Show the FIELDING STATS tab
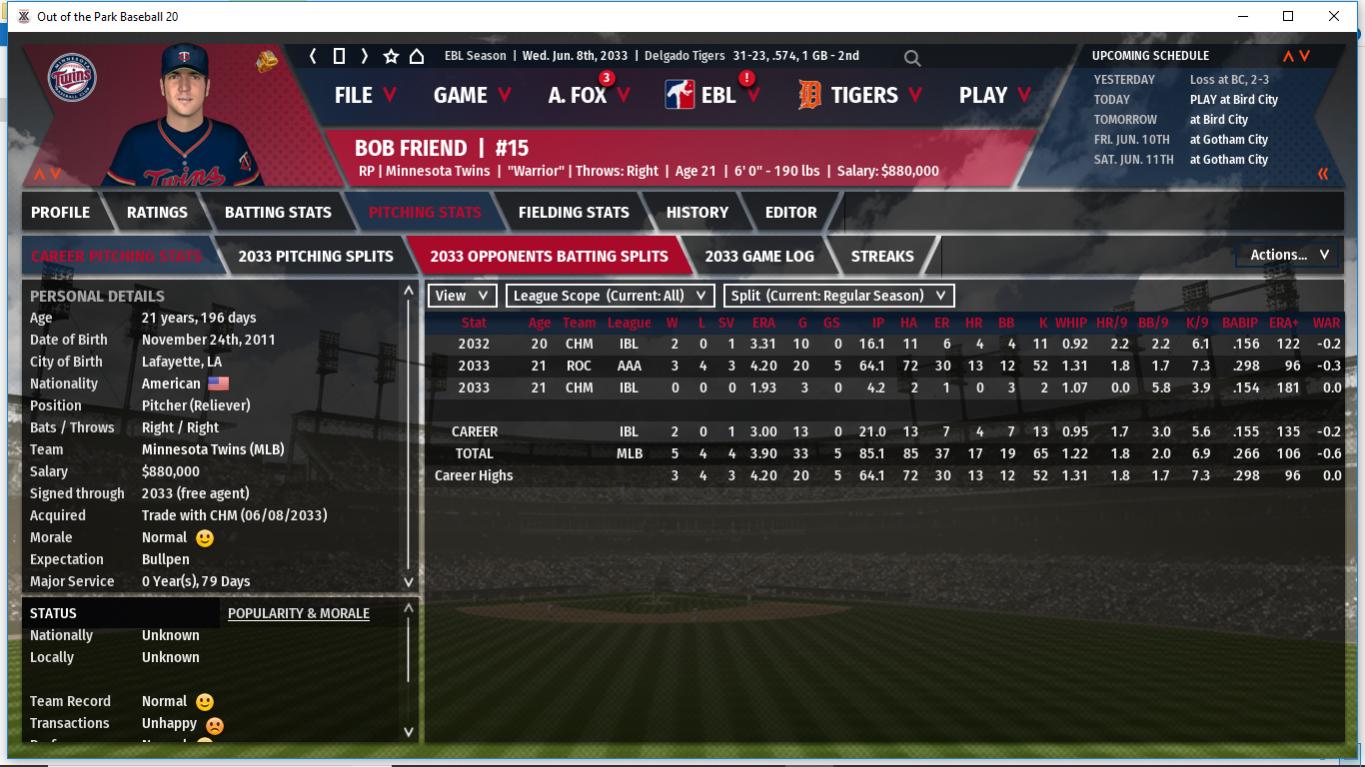1365x767 pixels. (x=573, y=212)
